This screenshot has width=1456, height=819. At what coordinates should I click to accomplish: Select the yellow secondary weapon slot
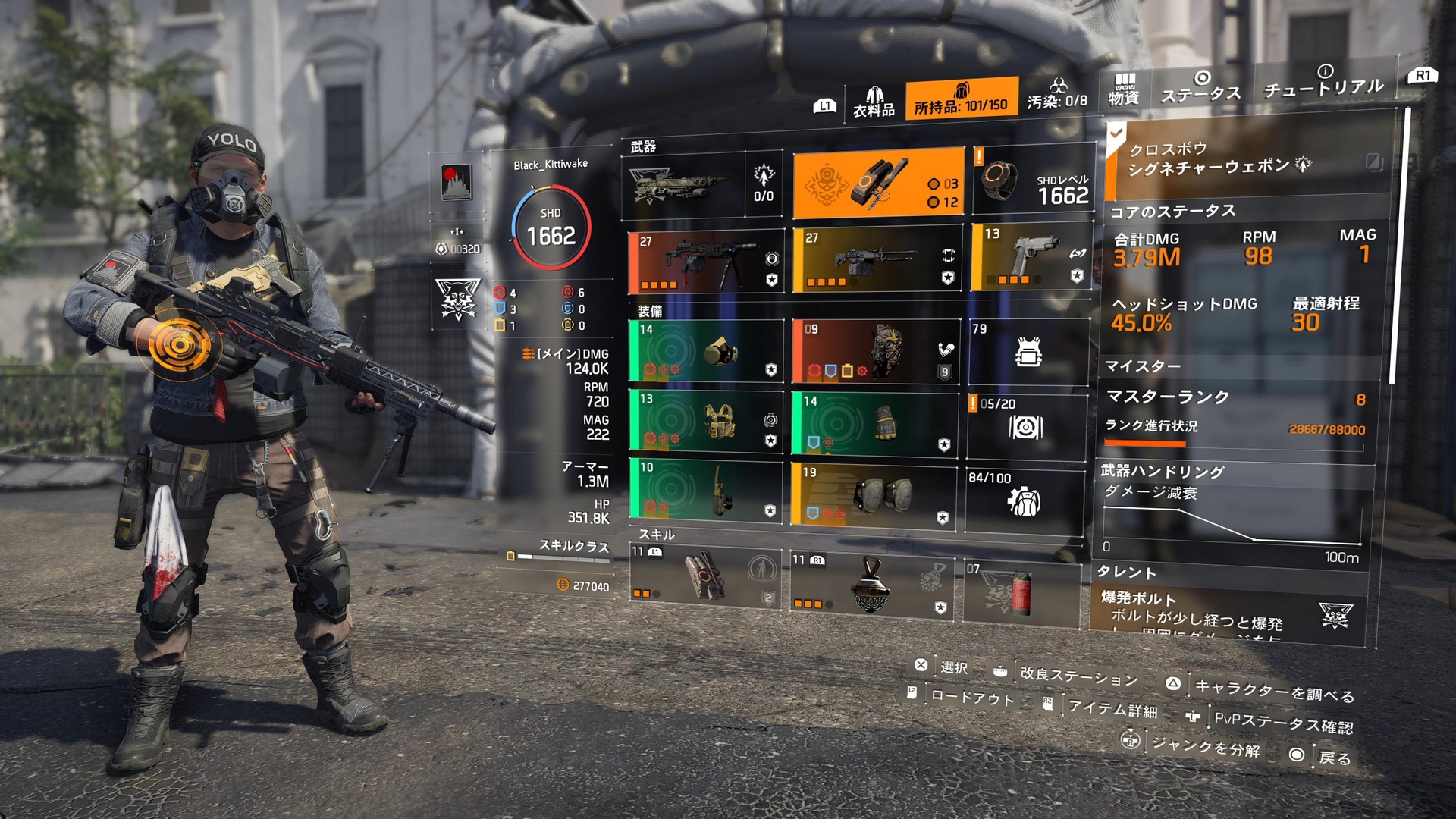point(877,259)
